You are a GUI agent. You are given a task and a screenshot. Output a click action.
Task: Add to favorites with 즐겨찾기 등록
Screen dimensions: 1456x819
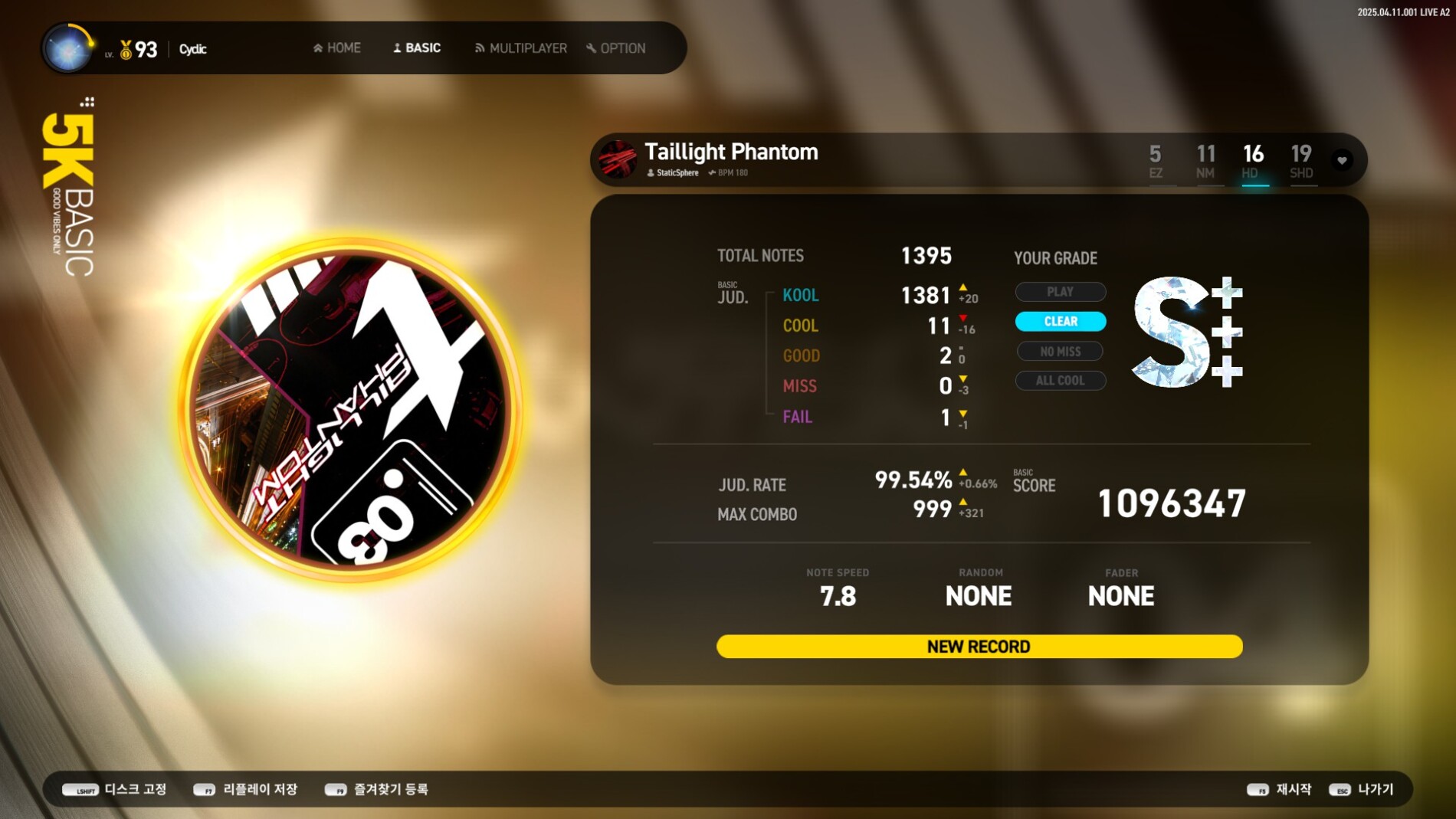[x=376, y=789]
